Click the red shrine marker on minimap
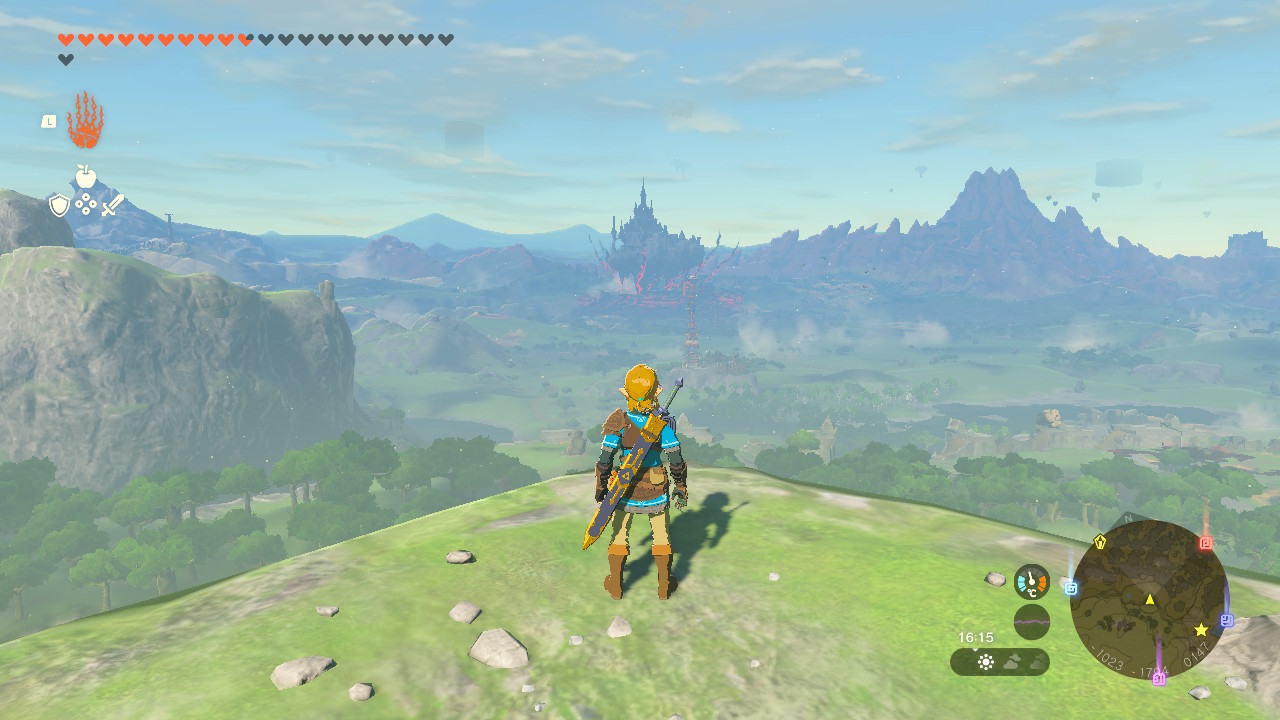 [1206, 543]
